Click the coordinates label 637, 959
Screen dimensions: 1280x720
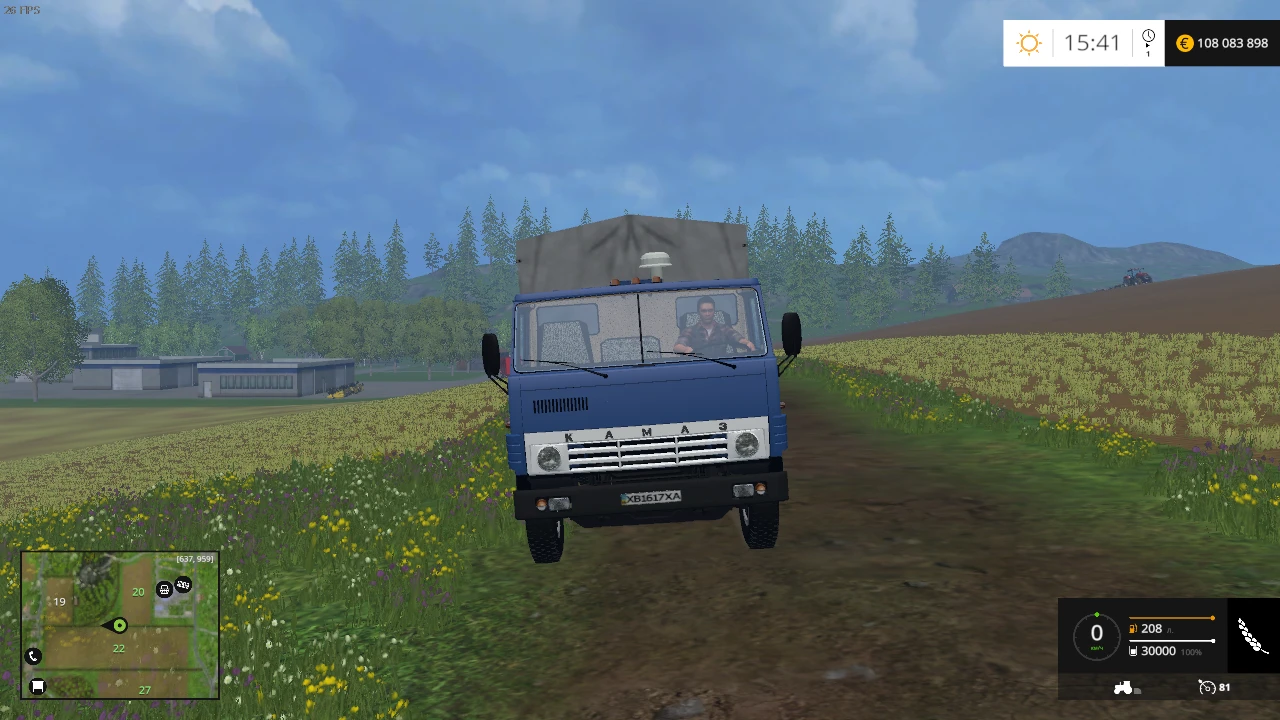194,558
